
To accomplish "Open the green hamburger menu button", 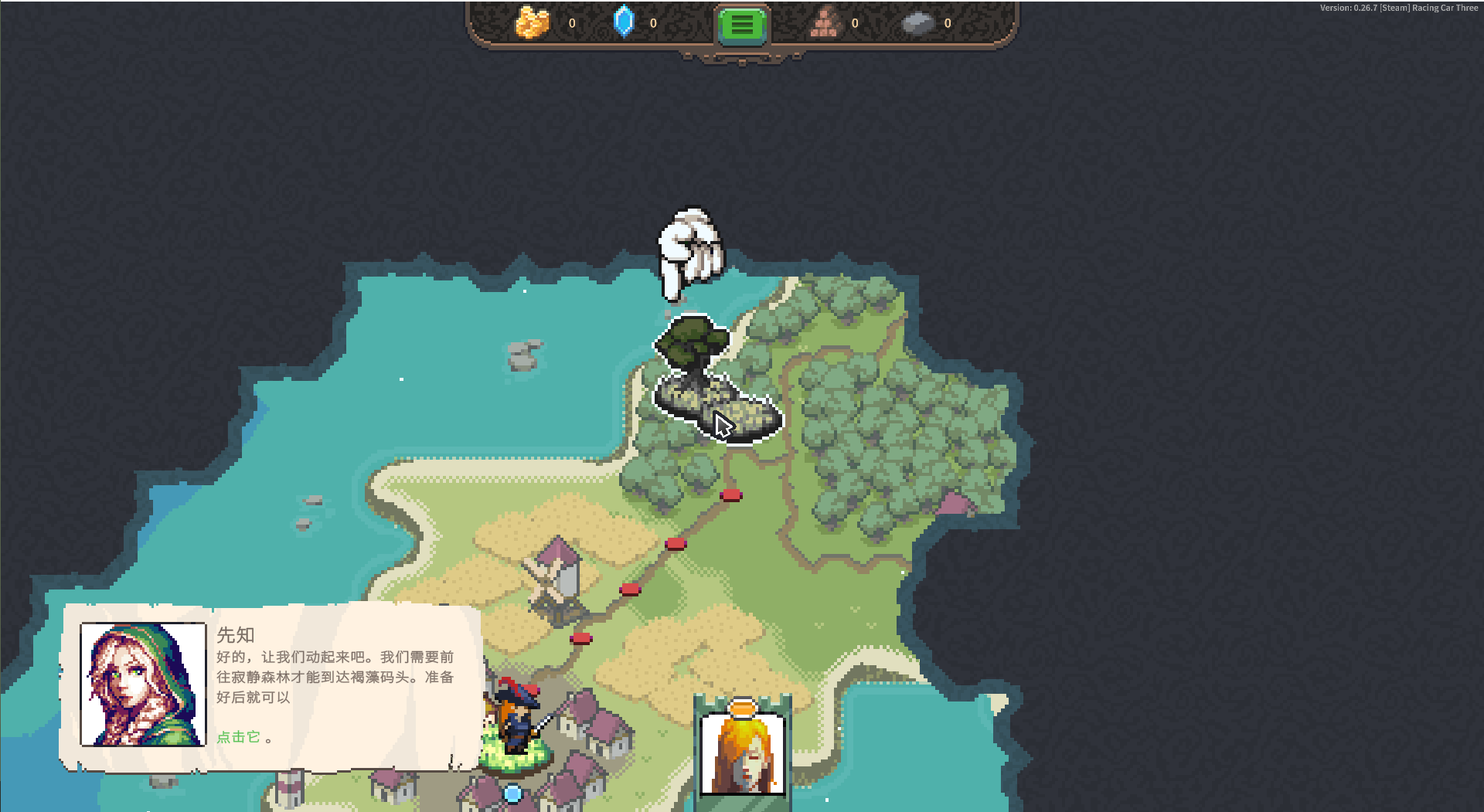I will [741, 25].
